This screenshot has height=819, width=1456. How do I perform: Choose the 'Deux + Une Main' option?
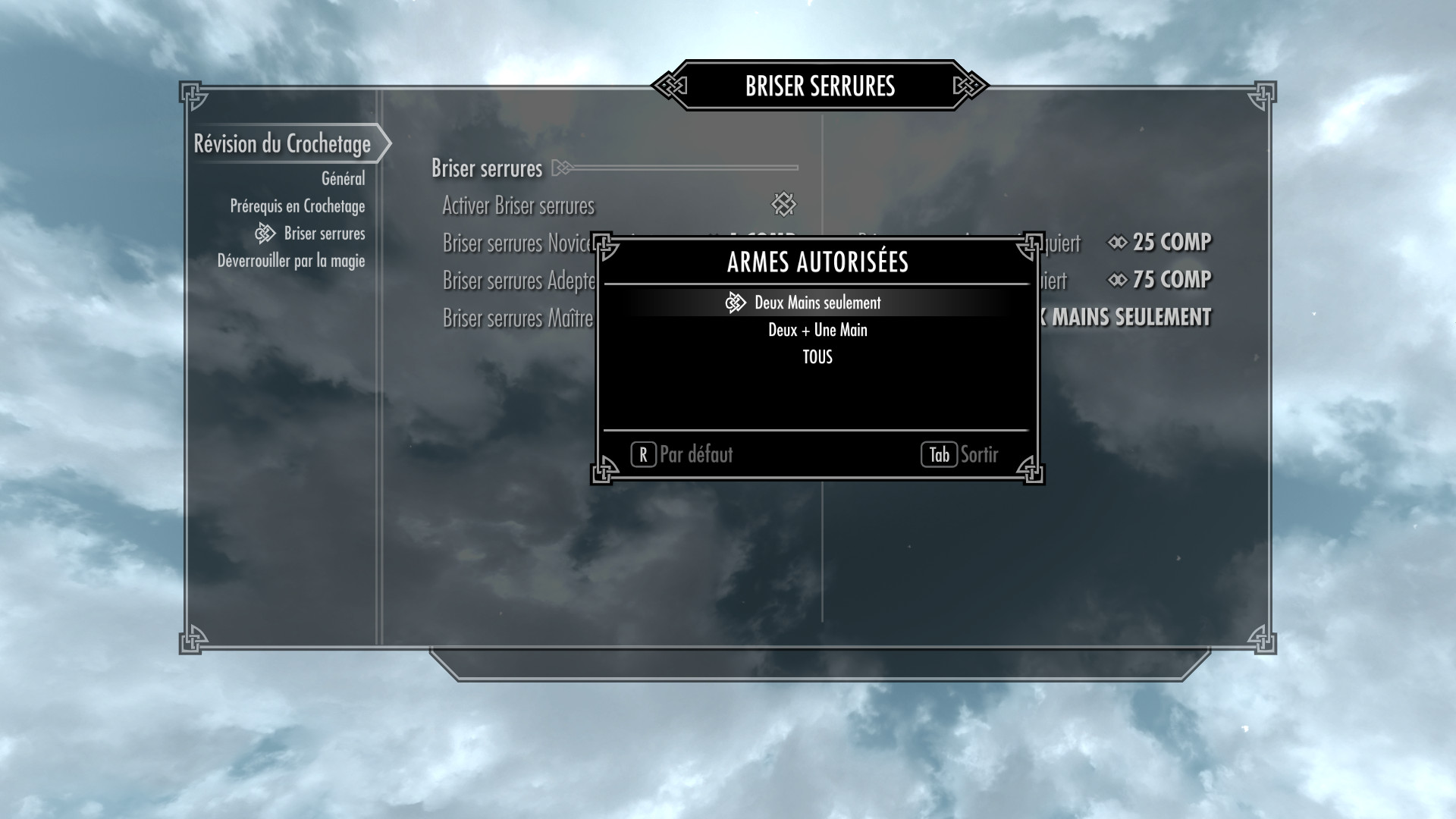coord(817,330)
